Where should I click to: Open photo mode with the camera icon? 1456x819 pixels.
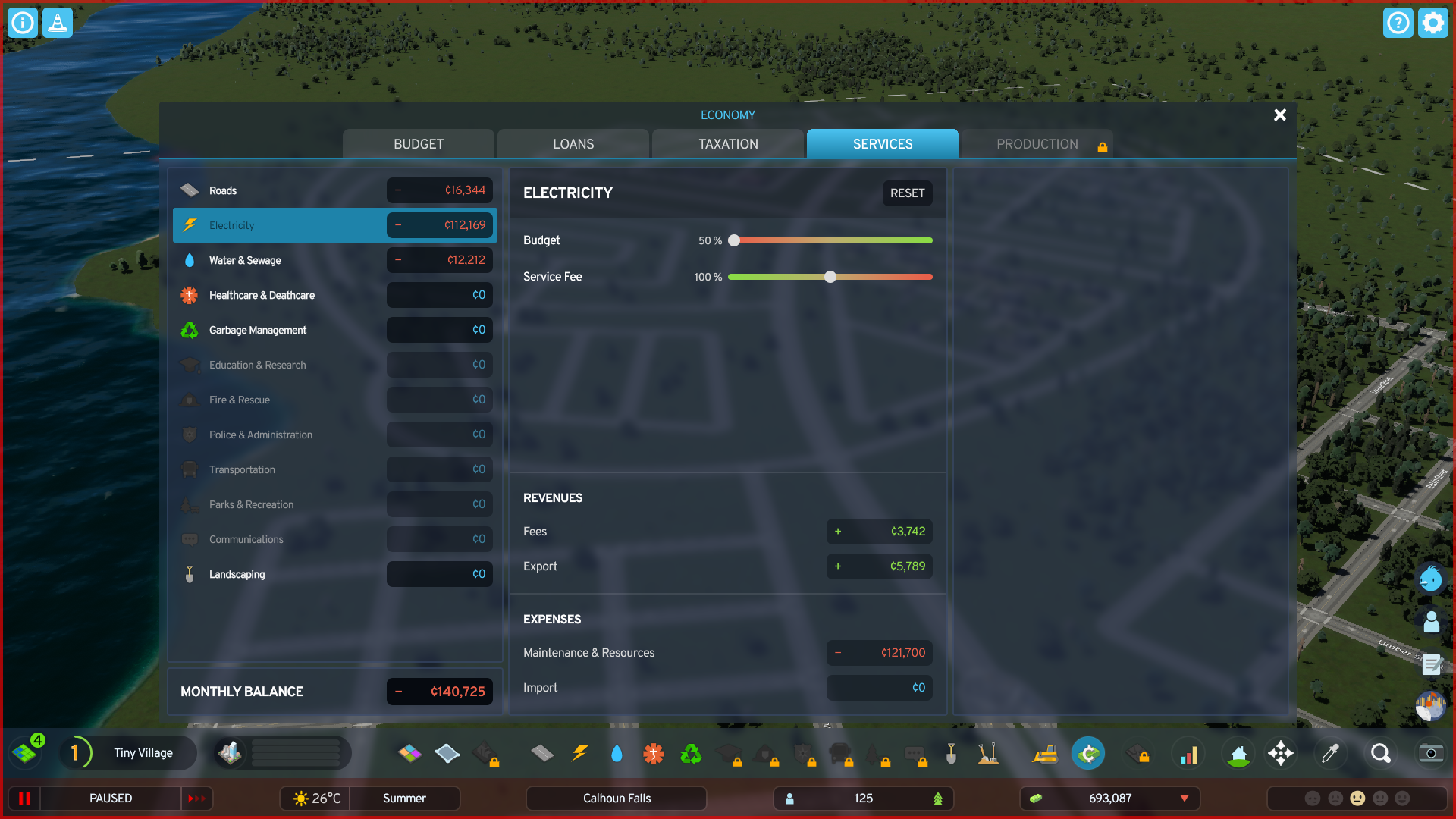tap(1430, 753)
